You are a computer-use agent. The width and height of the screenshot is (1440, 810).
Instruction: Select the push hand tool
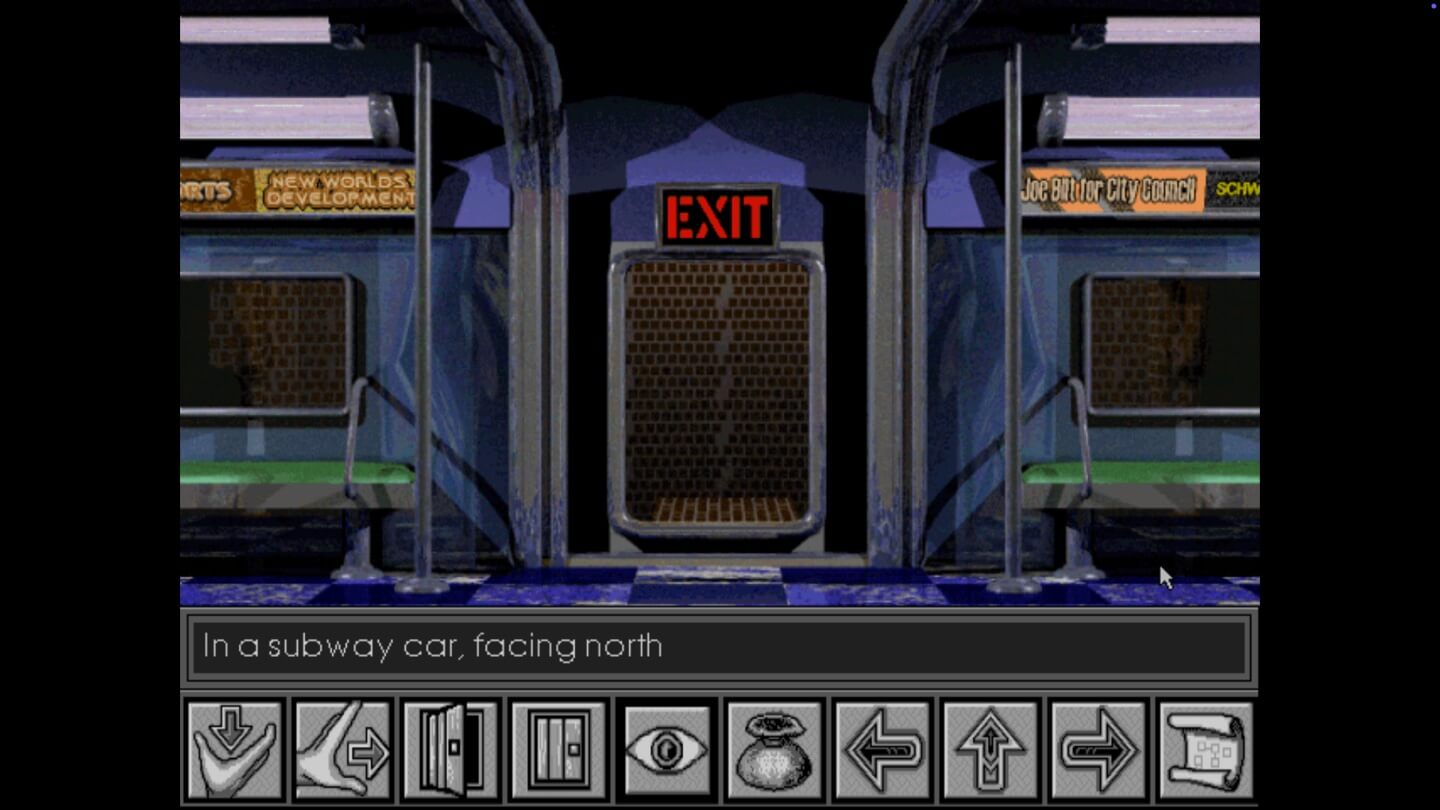point(341,748)
